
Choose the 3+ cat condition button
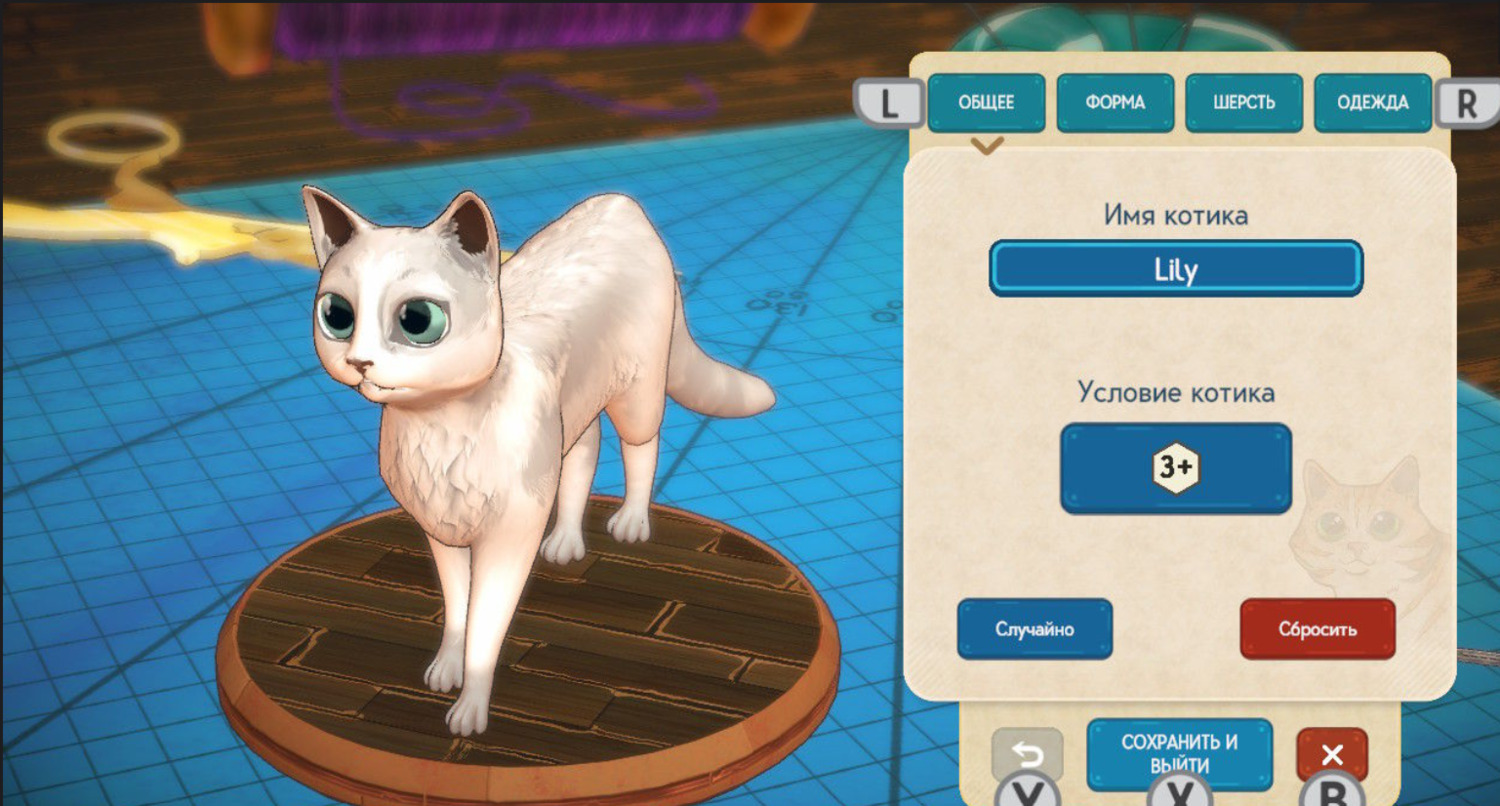1176,468
